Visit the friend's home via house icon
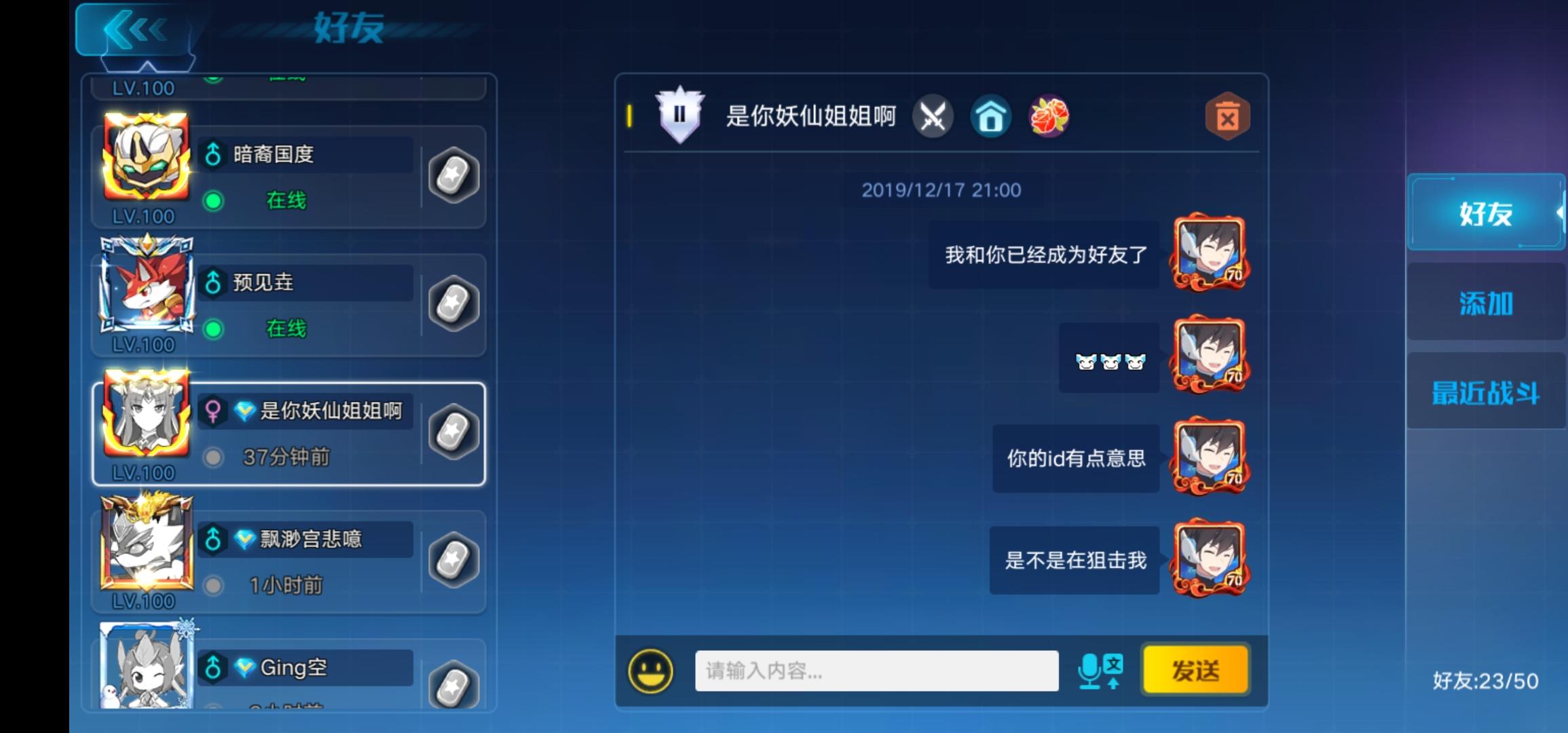The width and height of the screenshot is (1568, 733). 992,117
